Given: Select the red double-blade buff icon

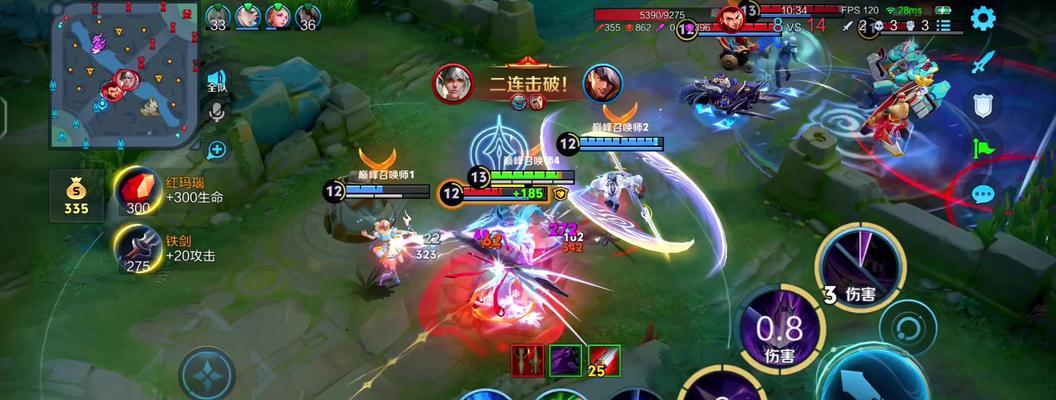Looking at the screenshot, I should tap(527, 361).
